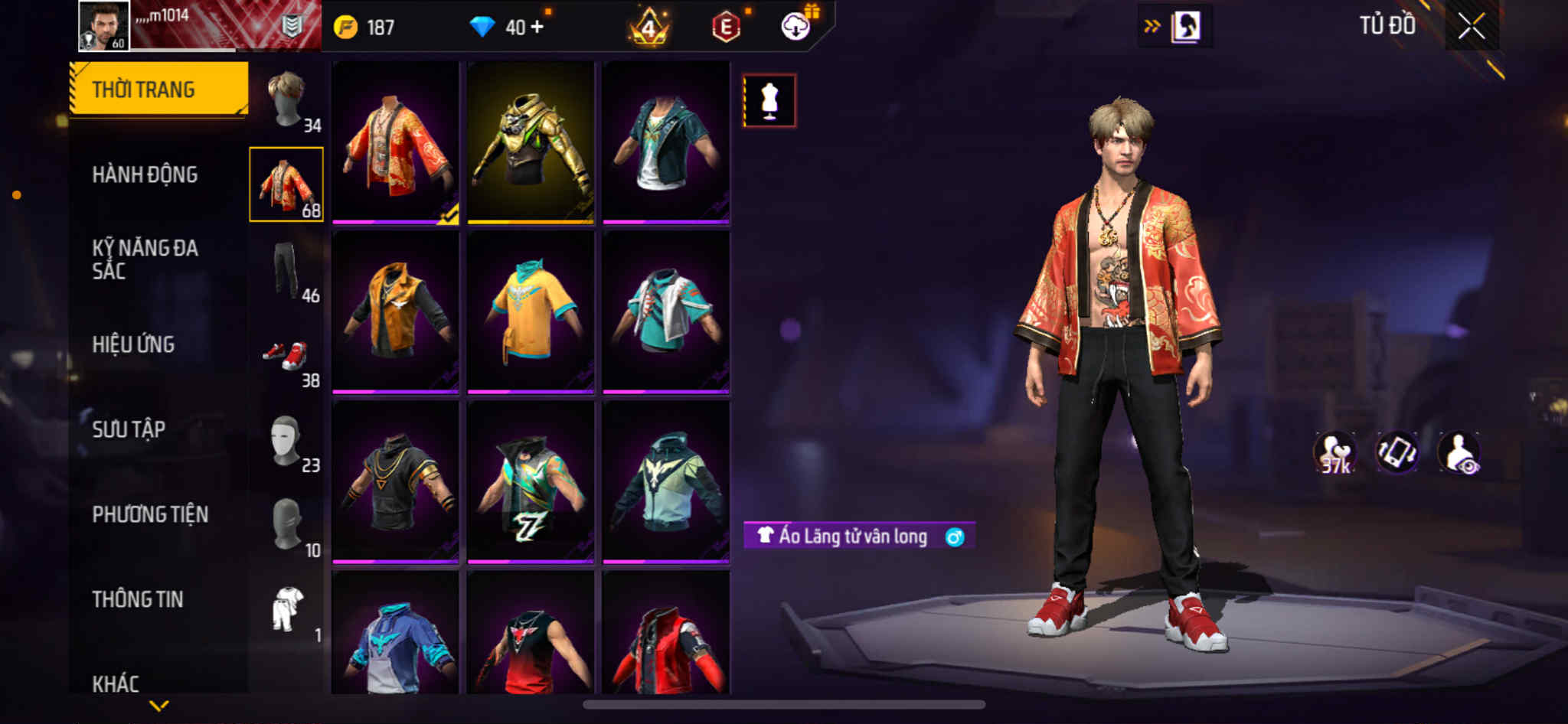Screen dimensions: 1568x724
Task: Open the red shoes subcategory
Action: [x=287, y=356]
